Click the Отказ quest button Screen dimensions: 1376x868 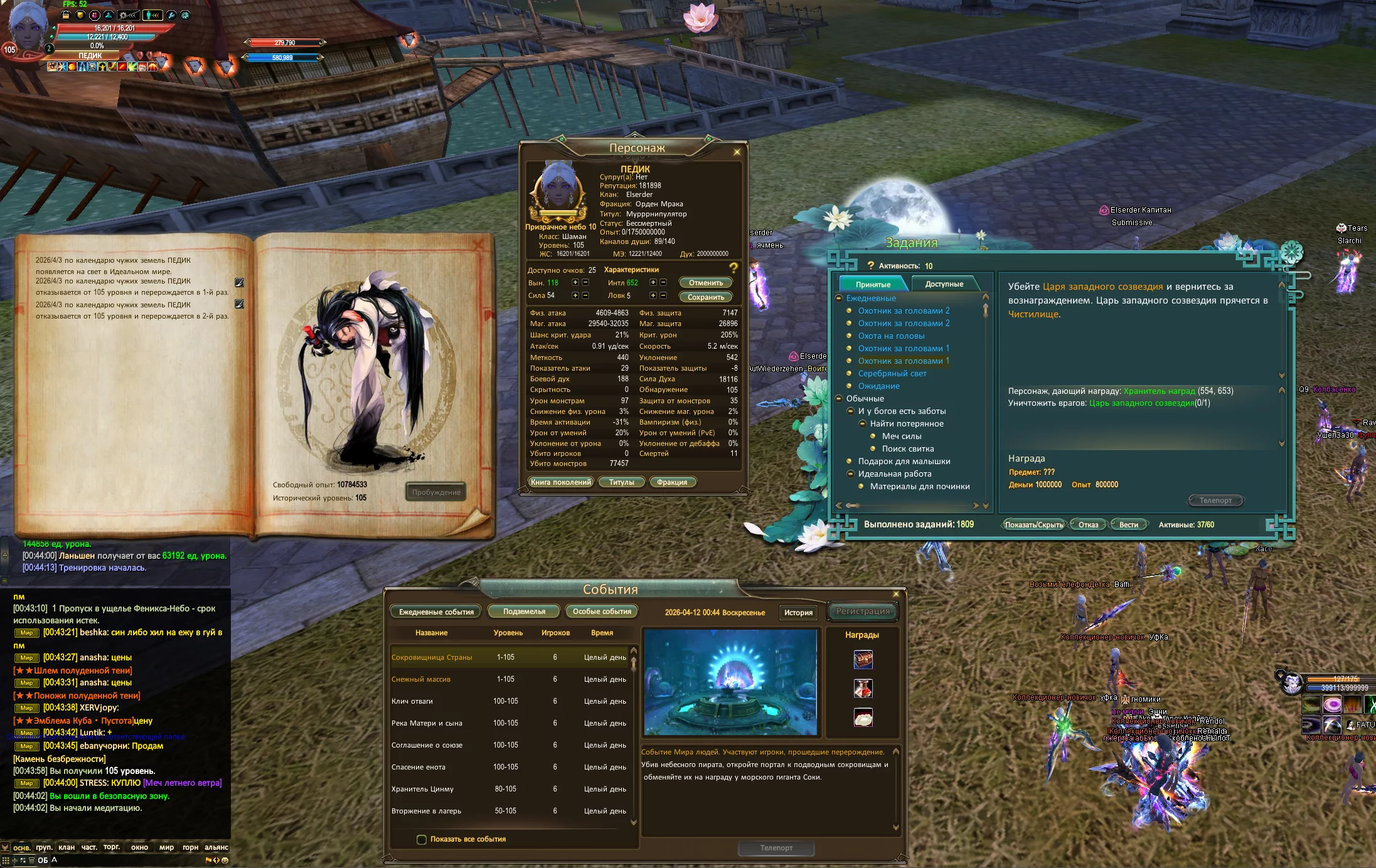(x=1088, y=525)
